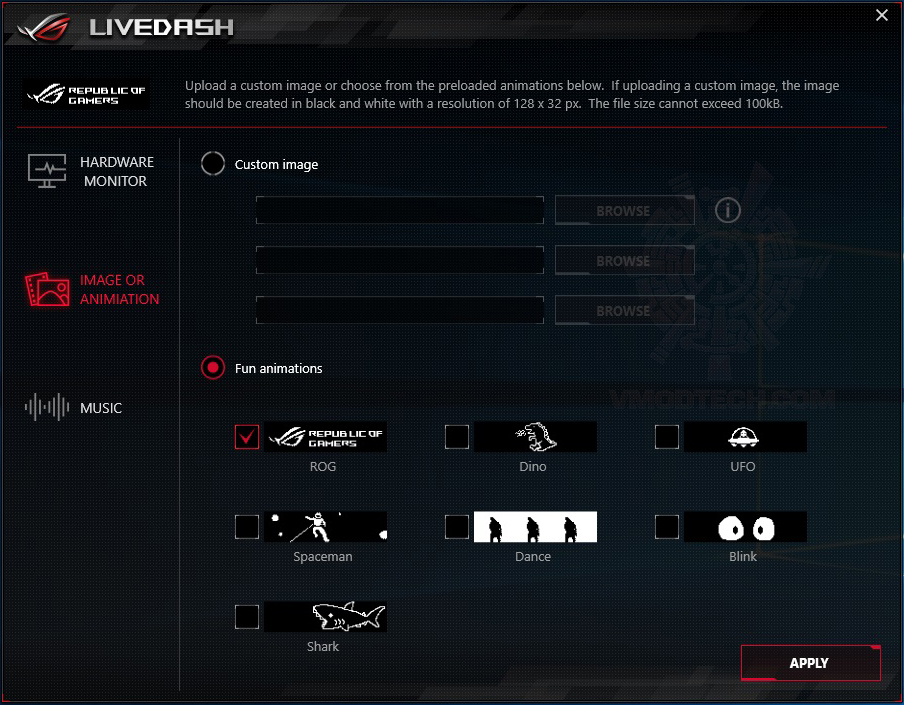904x705 pixels.
Task: Pick the Dino animation preview thumbnail
Action: pos(535,437)
